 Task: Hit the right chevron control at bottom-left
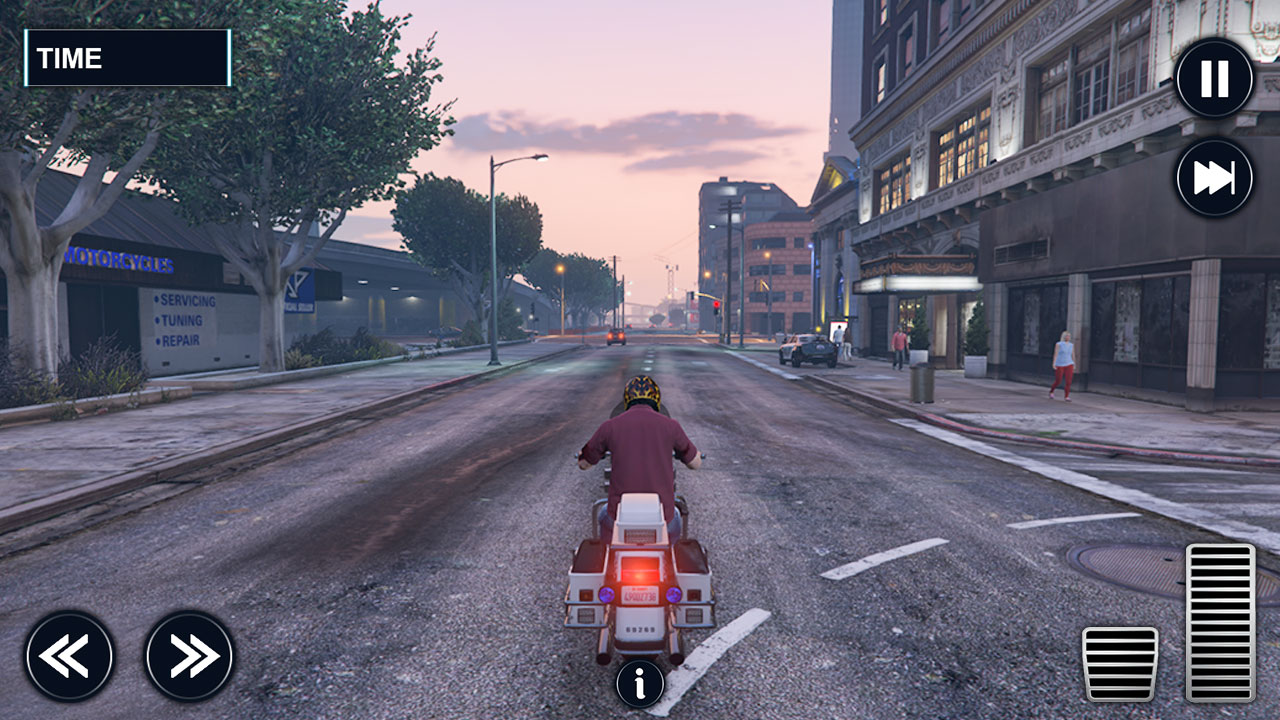pos(188,655)
